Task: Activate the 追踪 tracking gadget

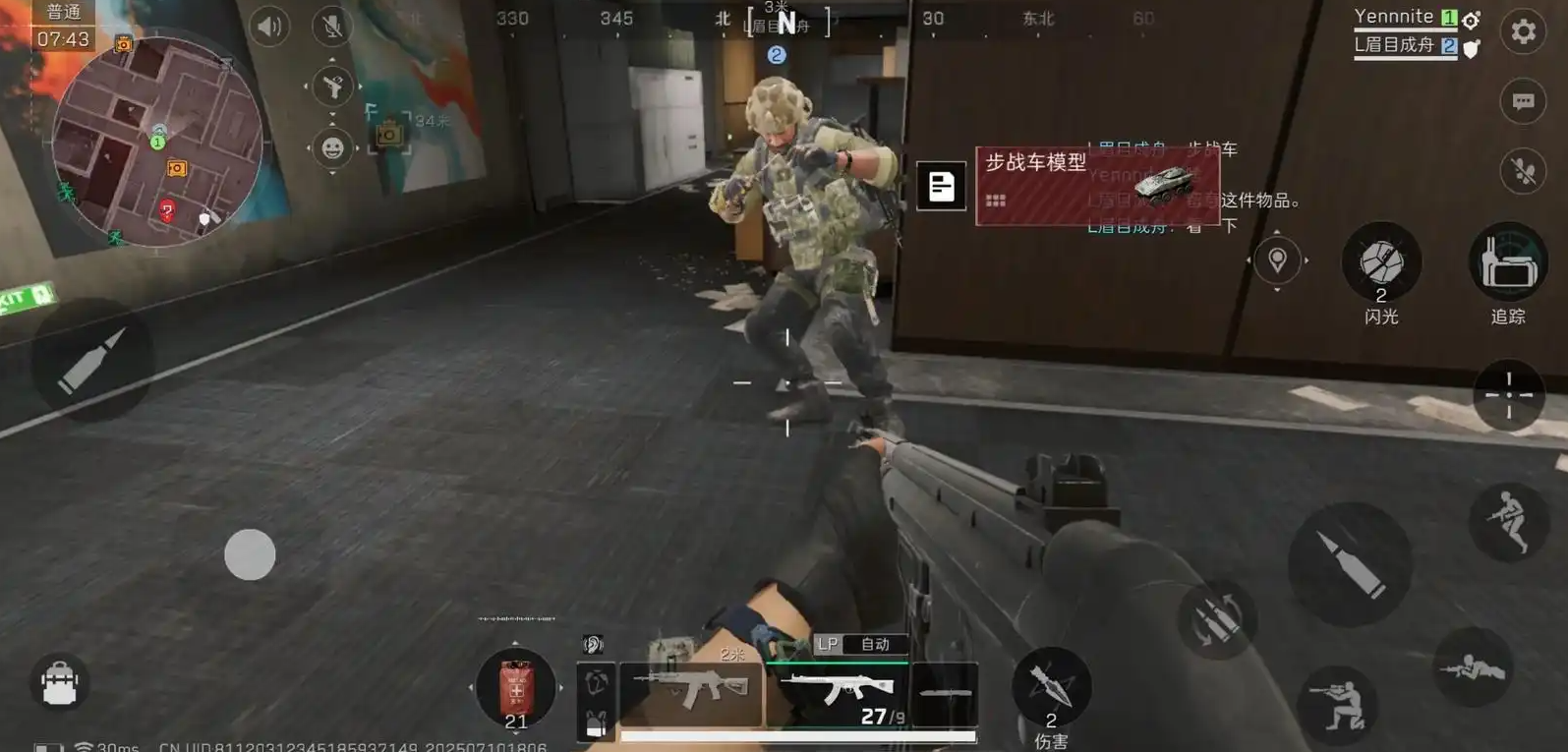Action: click(1507, 263)
